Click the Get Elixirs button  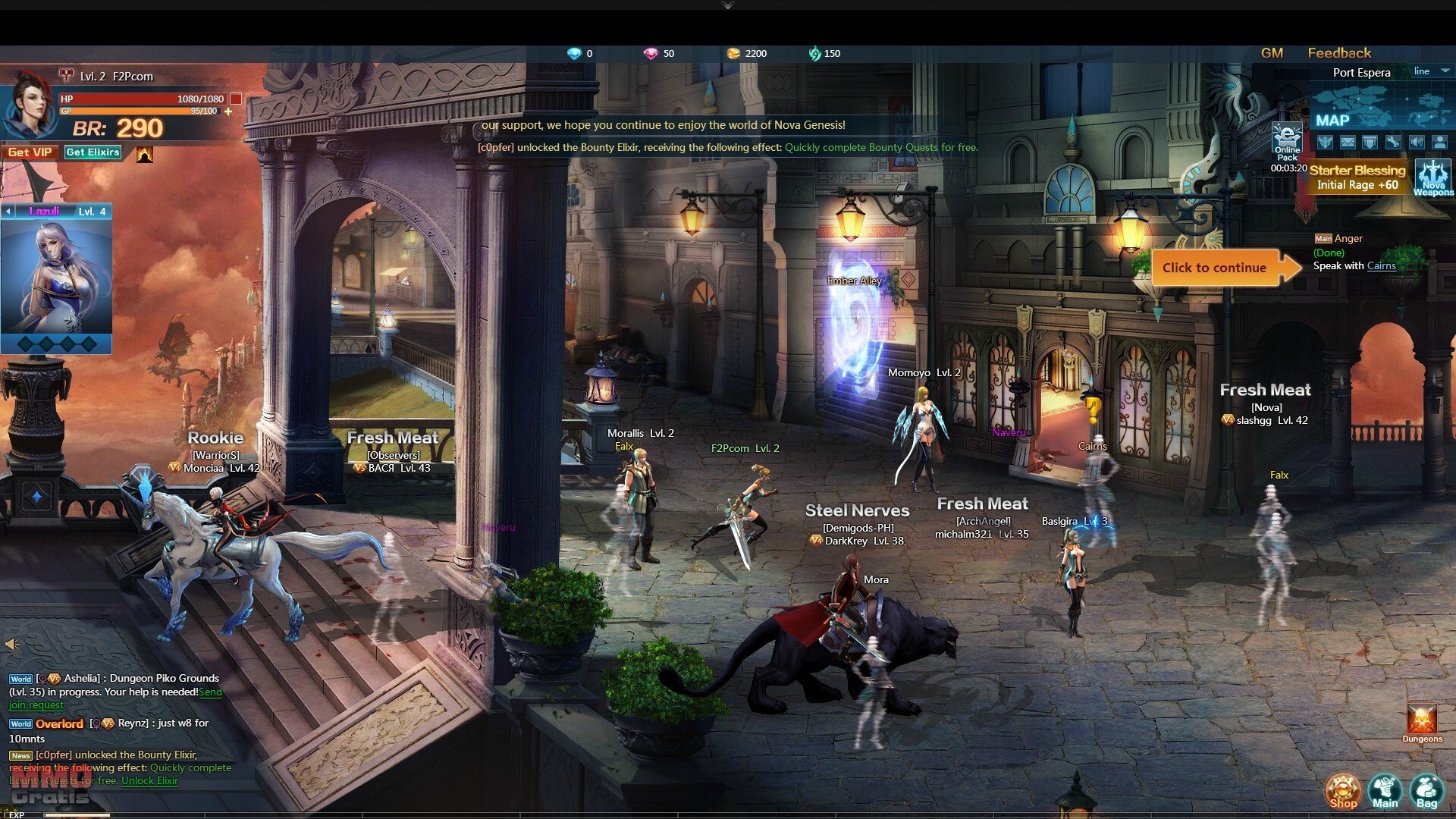coord(93,152)
